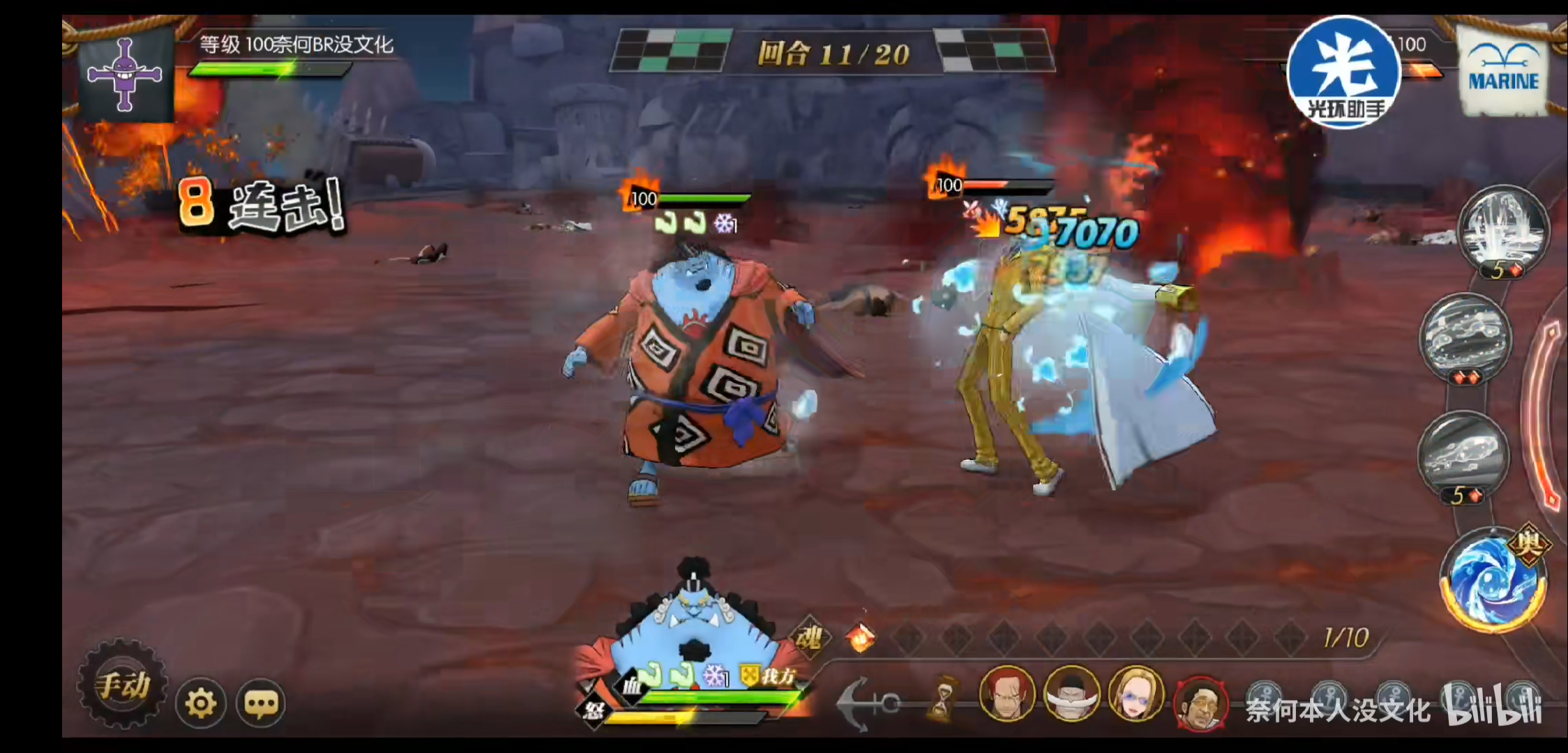This screenshot has height=753, width=1568.
Task: Open the 光环助手 overlay bubble
Action: point(1343,73)
